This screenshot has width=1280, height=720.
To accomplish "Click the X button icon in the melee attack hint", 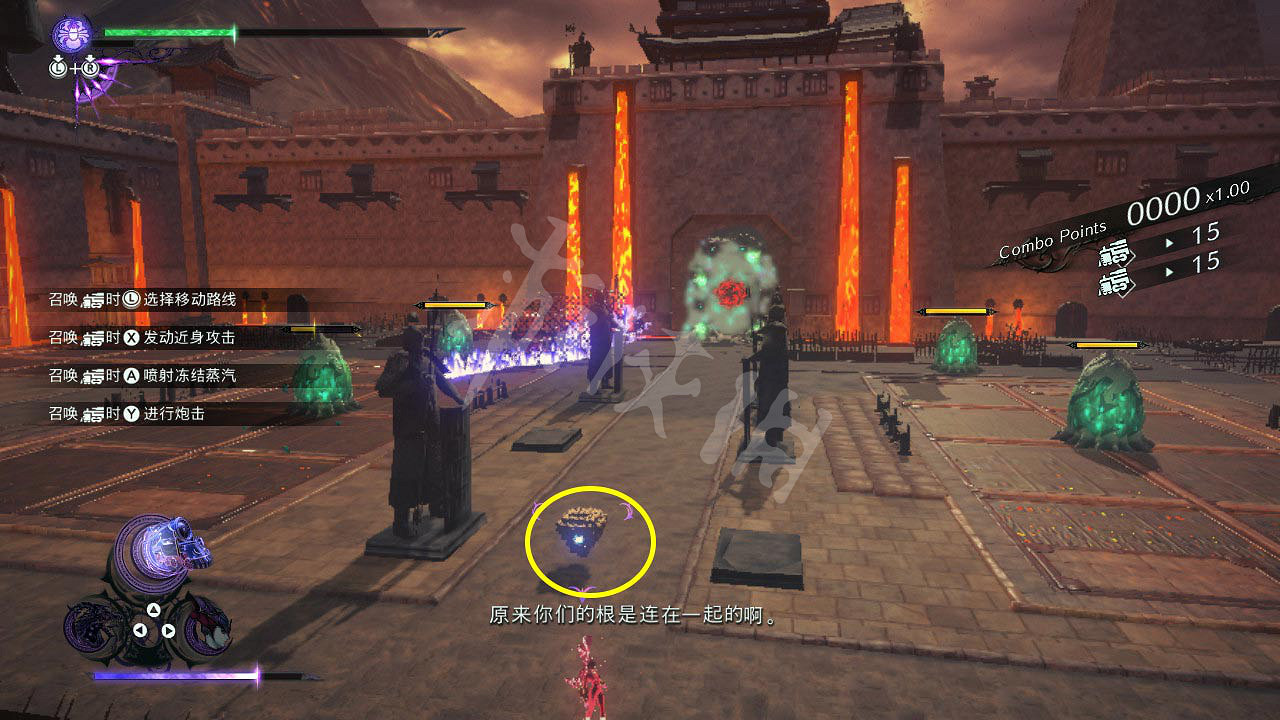I will (x=133, y=337).
